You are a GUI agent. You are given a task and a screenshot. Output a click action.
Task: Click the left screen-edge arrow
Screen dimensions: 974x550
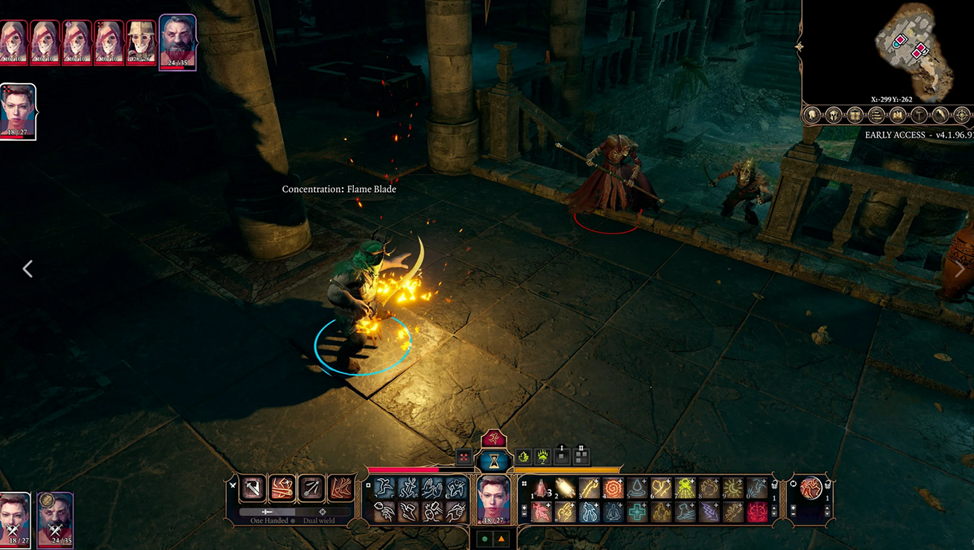(27, 269)
